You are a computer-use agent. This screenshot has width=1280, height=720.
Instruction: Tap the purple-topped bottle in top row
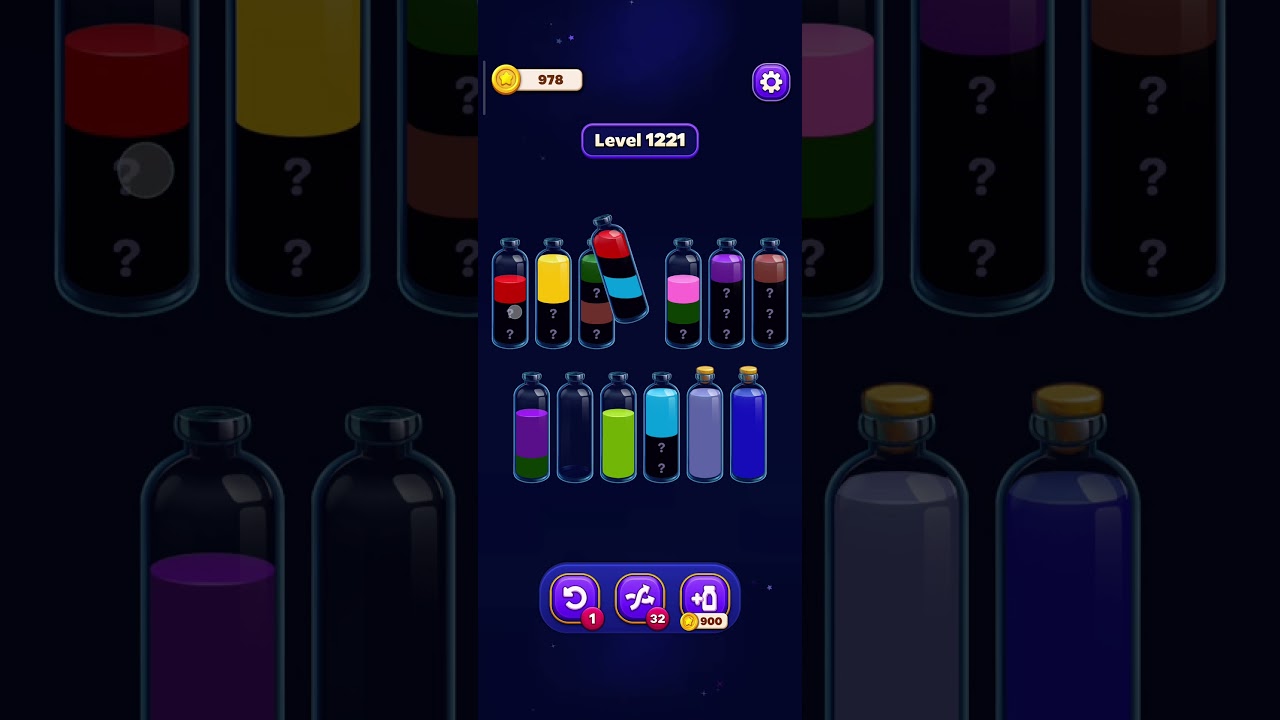pyautogui.click(x=726, y=290)
